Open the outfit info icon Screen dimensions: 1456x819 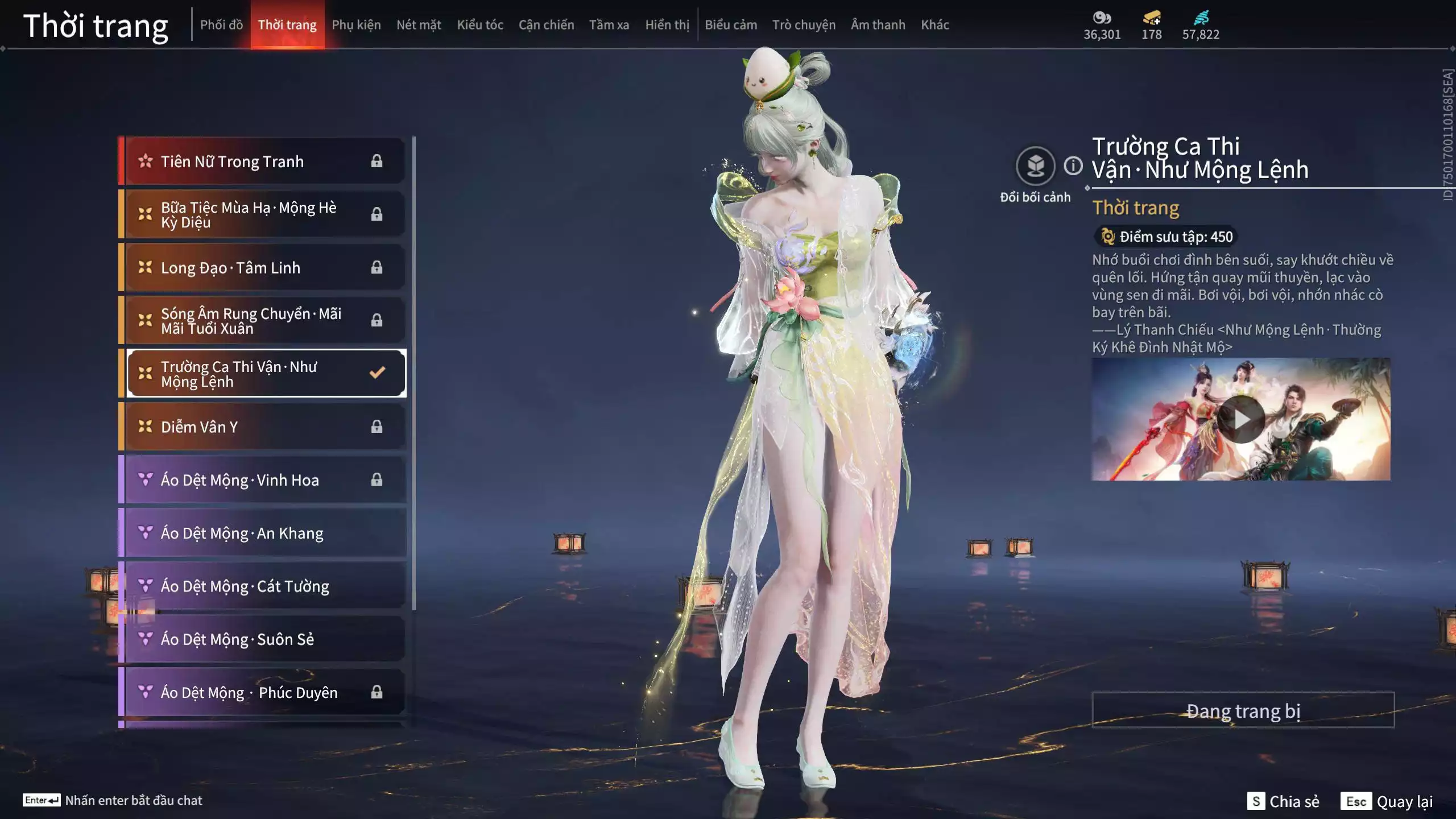1073,166
